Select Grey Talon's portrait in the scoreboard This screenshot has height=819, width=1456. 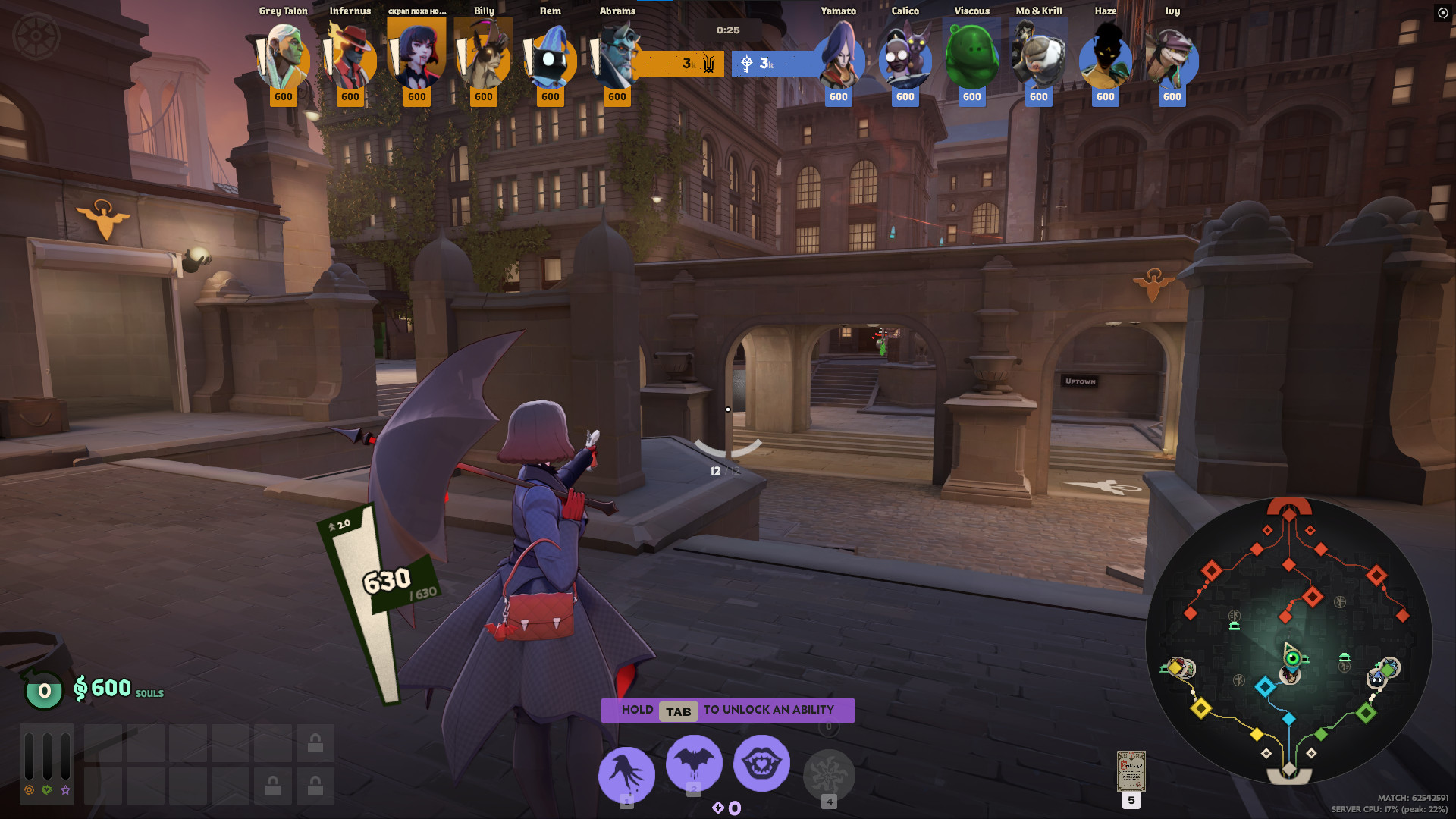(284, 58)
